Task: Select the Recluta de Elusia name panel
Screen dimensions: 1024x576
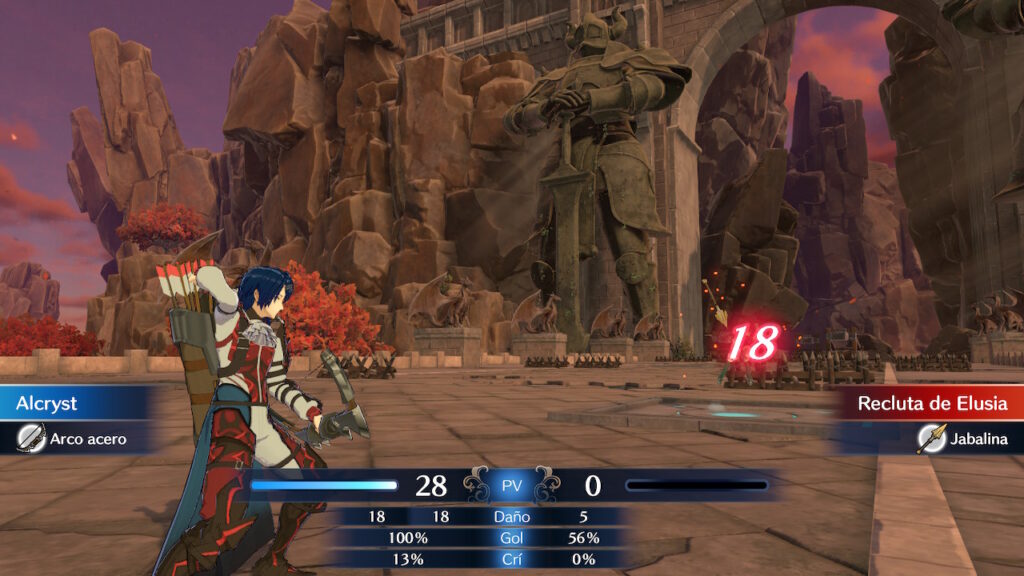Action: [x=925, y=404]
